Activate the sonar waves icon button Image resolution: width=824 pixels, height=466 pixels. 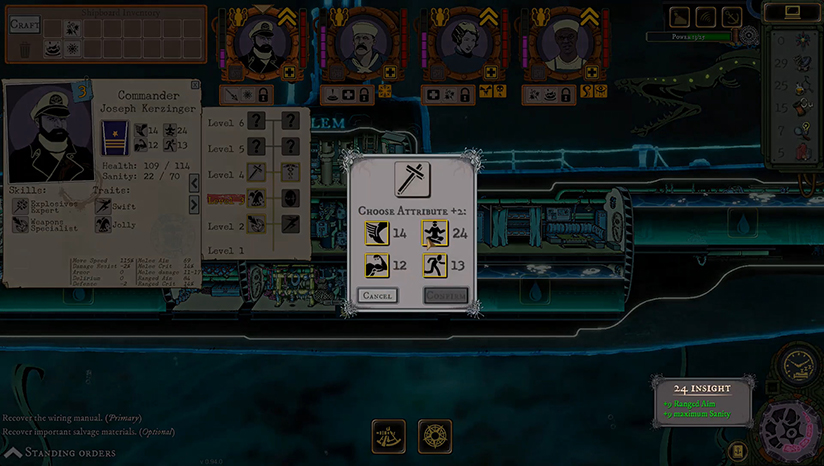click(x=707, y=17)
